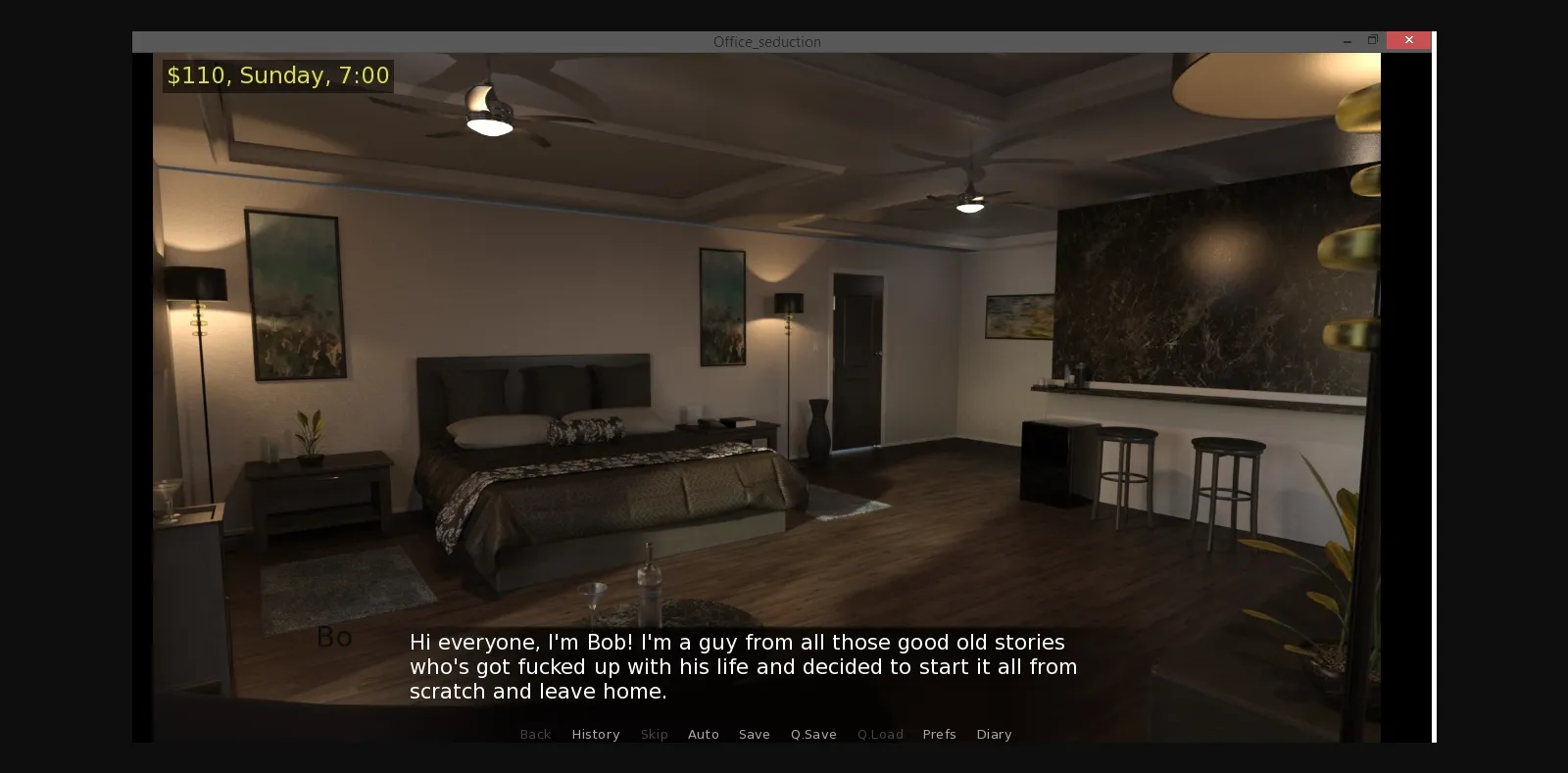Minimize the game window
Viewport: 1568px width, 773px height.
click(x=1347, y=40)
